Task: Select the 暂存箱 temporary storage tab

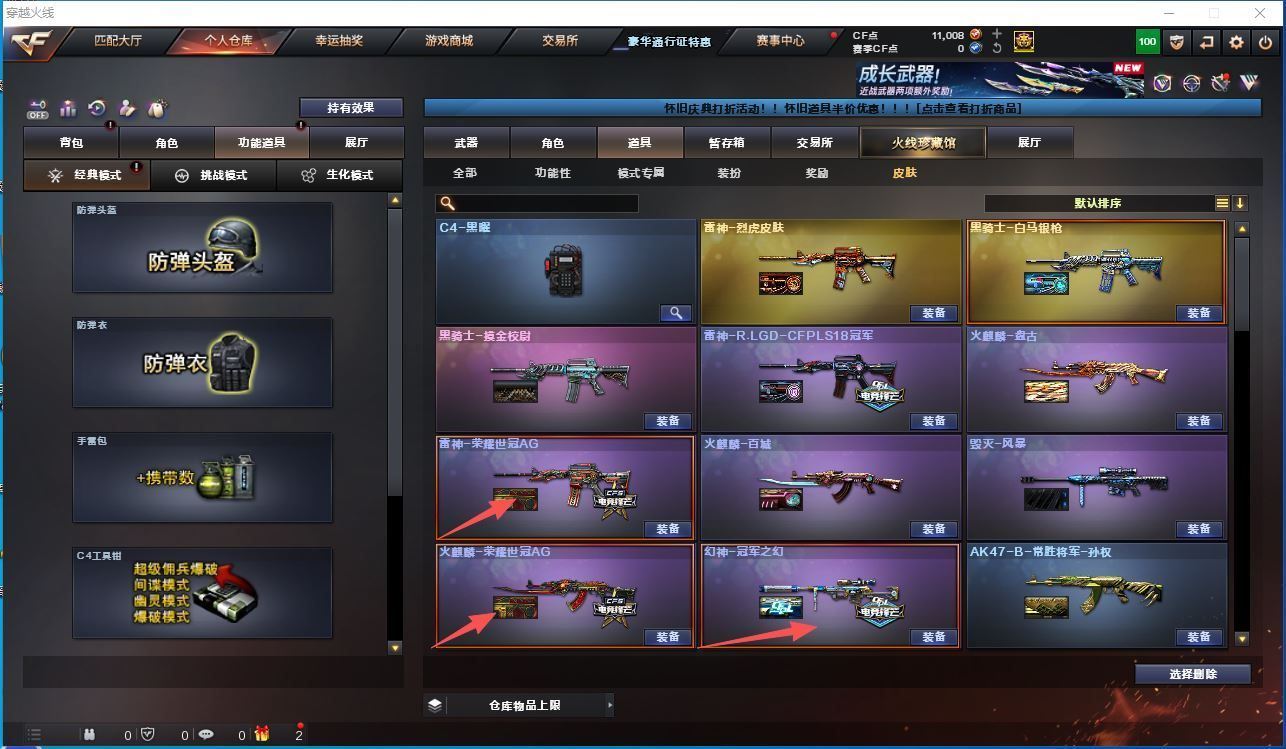Action: 726,143
